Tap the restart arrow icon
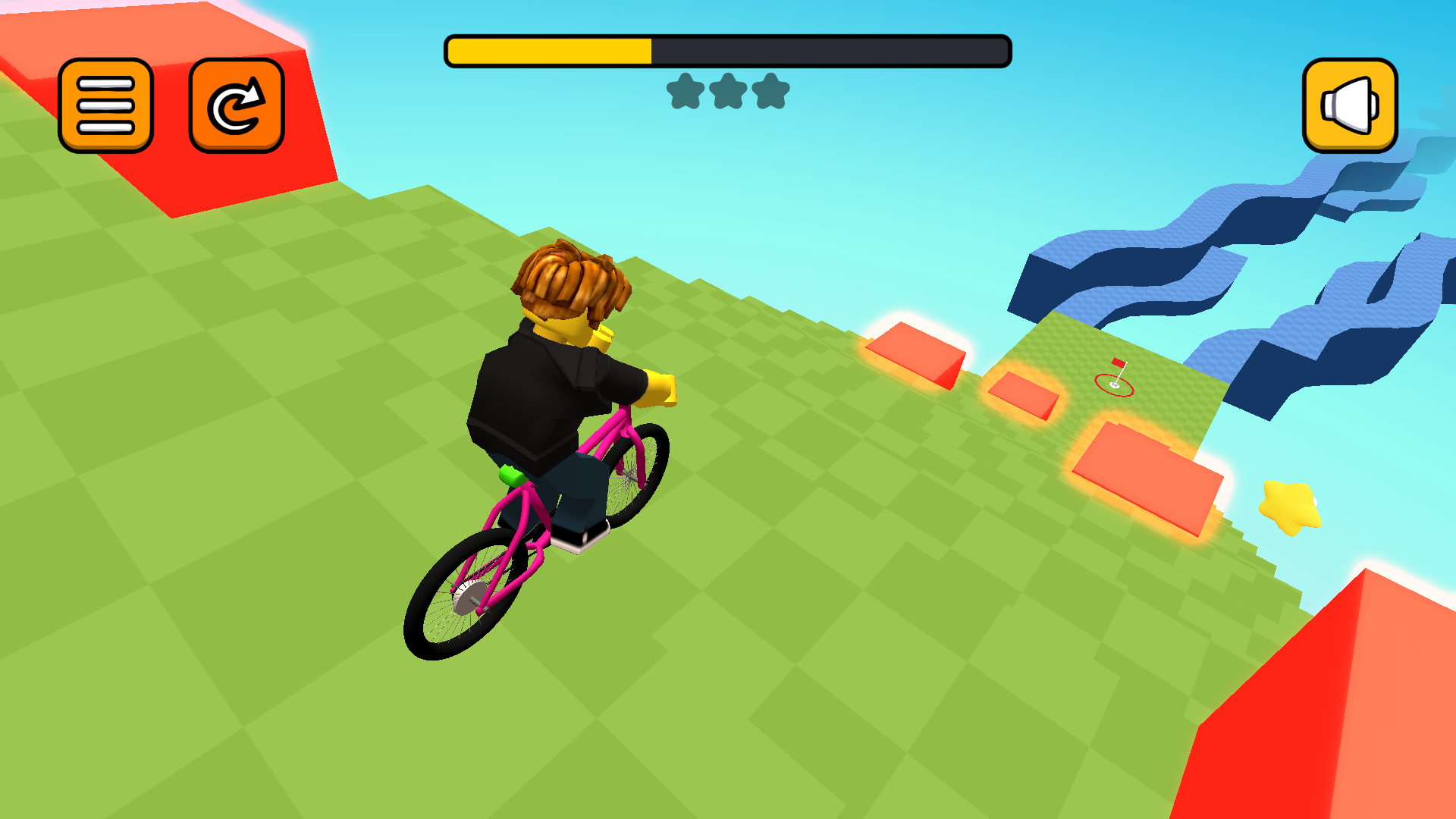 coord(237,106)
